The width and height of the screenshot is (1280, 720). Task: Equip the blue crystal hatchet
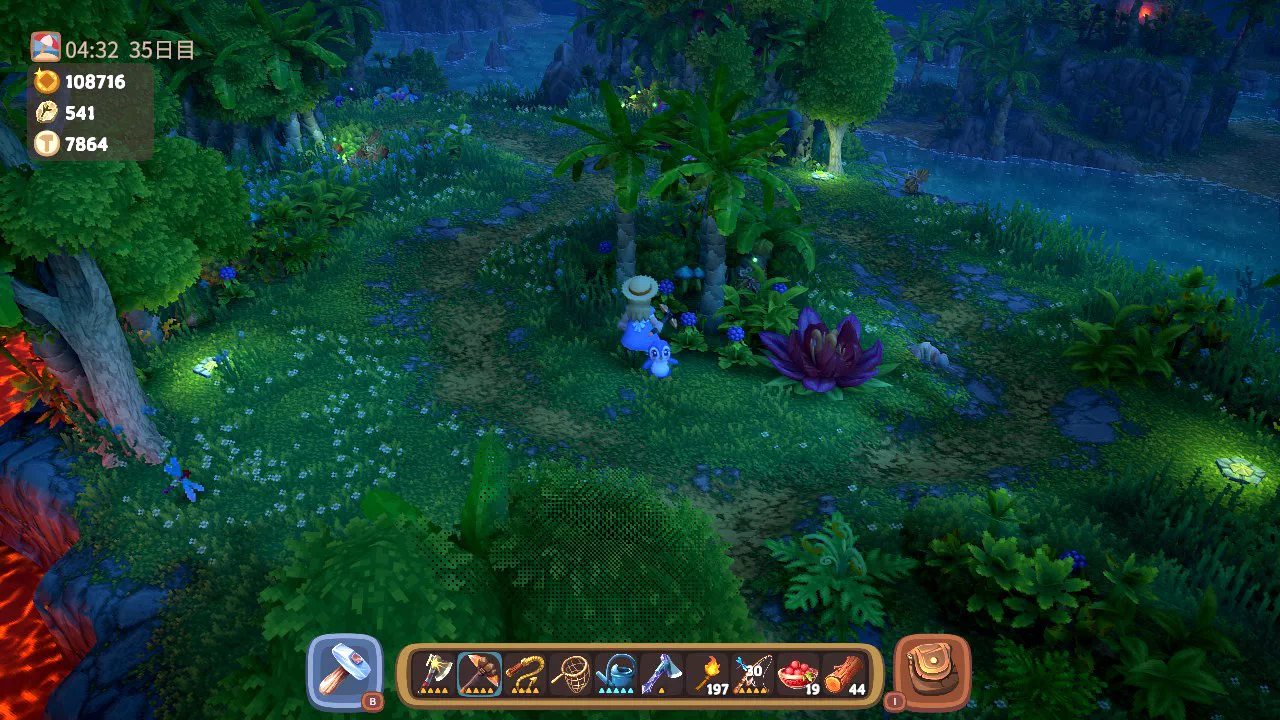pos(662,673)
